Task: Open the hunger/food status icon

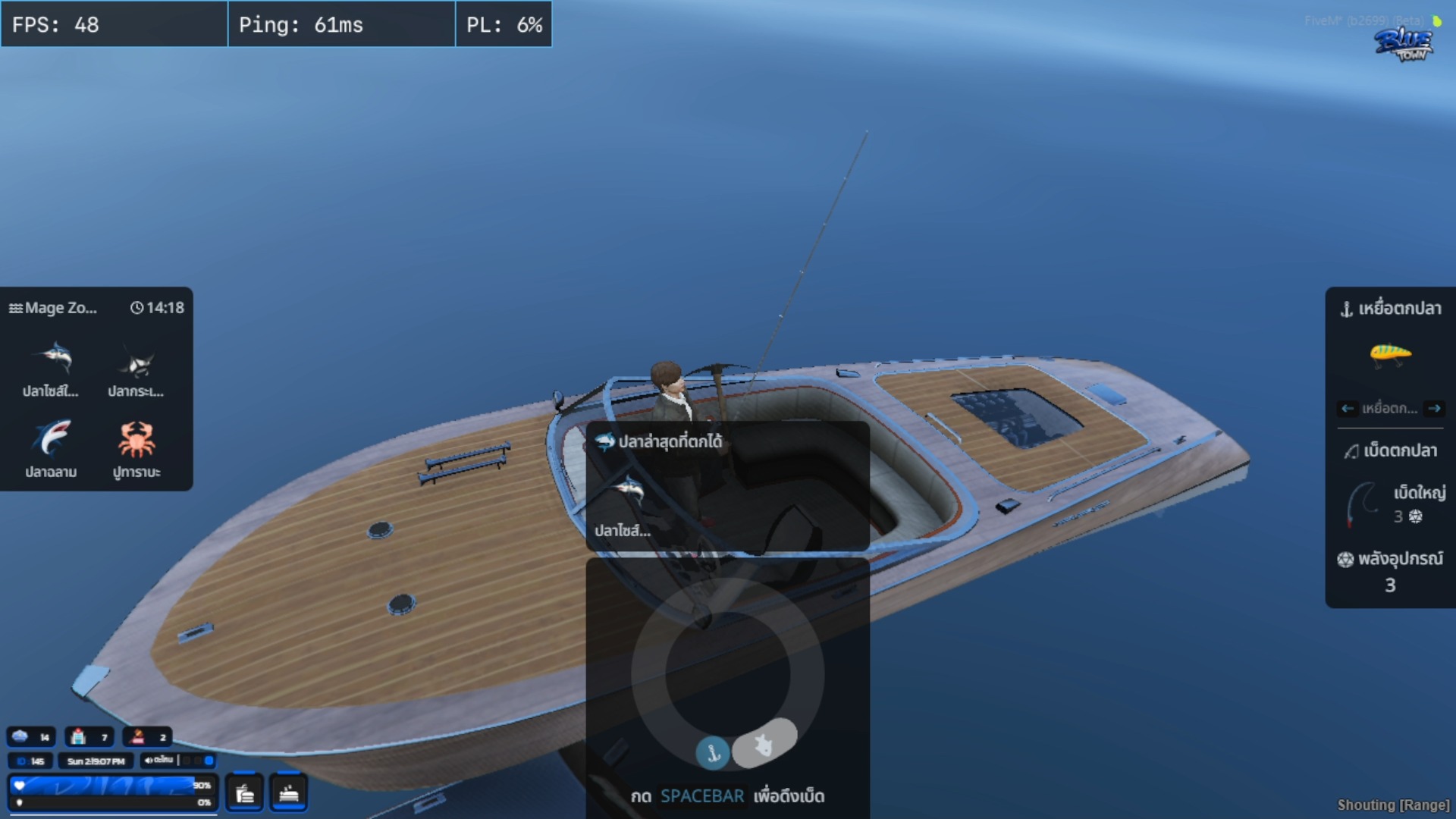Action: coord(244,792)
